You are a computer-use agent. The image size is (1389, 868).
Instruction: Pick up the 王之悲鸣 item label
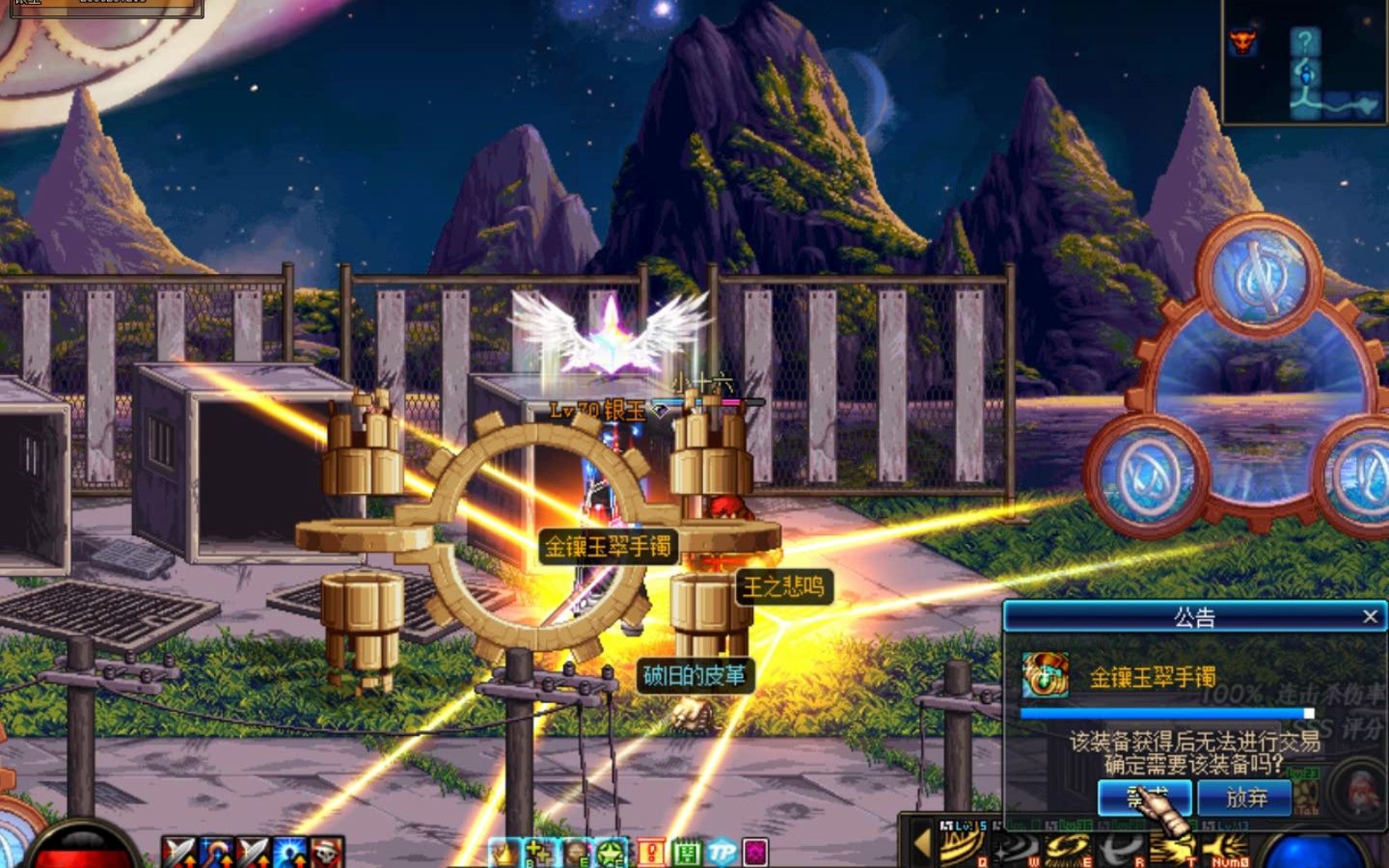[783, 586]
